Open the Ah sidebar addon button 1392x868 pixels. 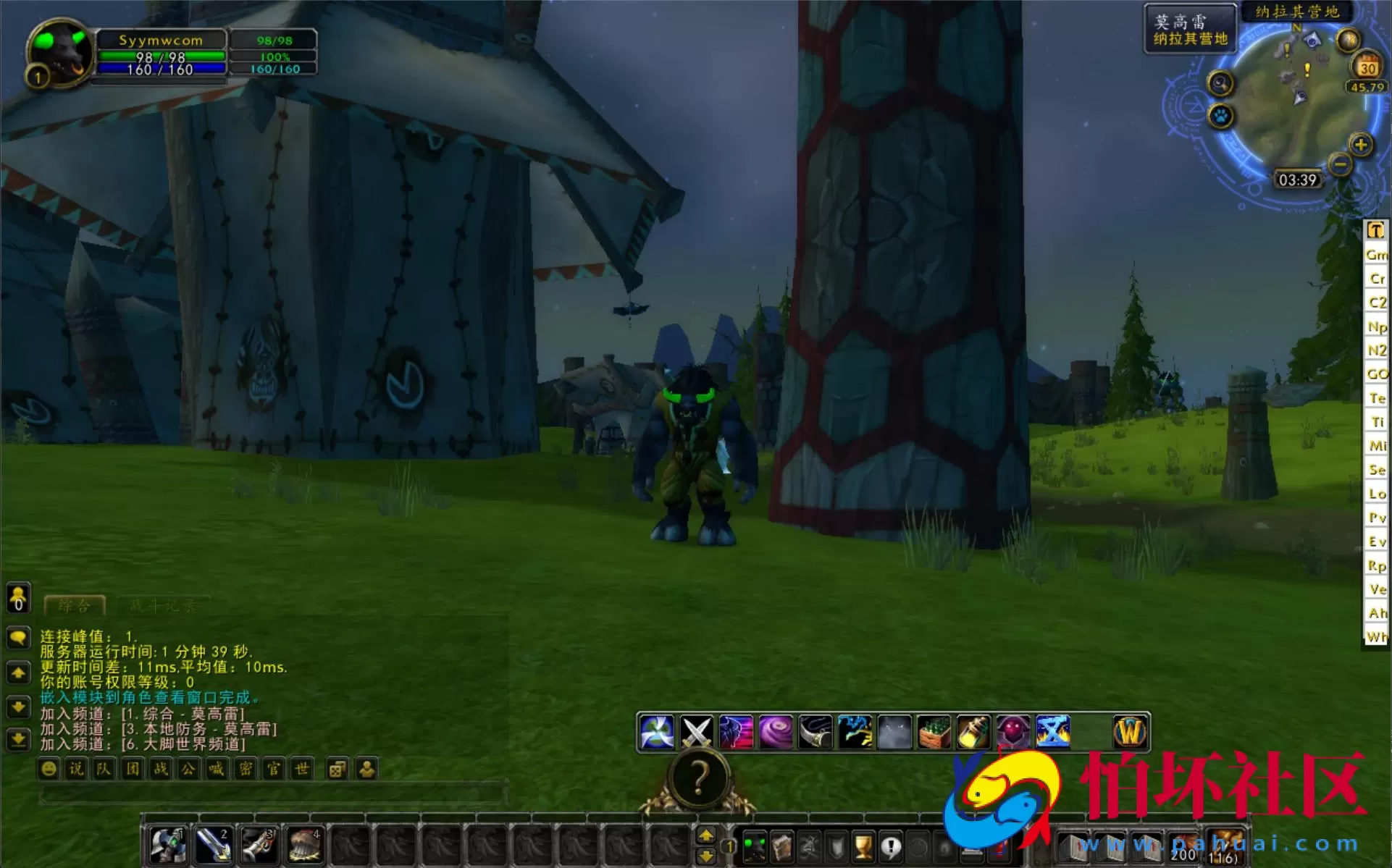click(1375, 612)
